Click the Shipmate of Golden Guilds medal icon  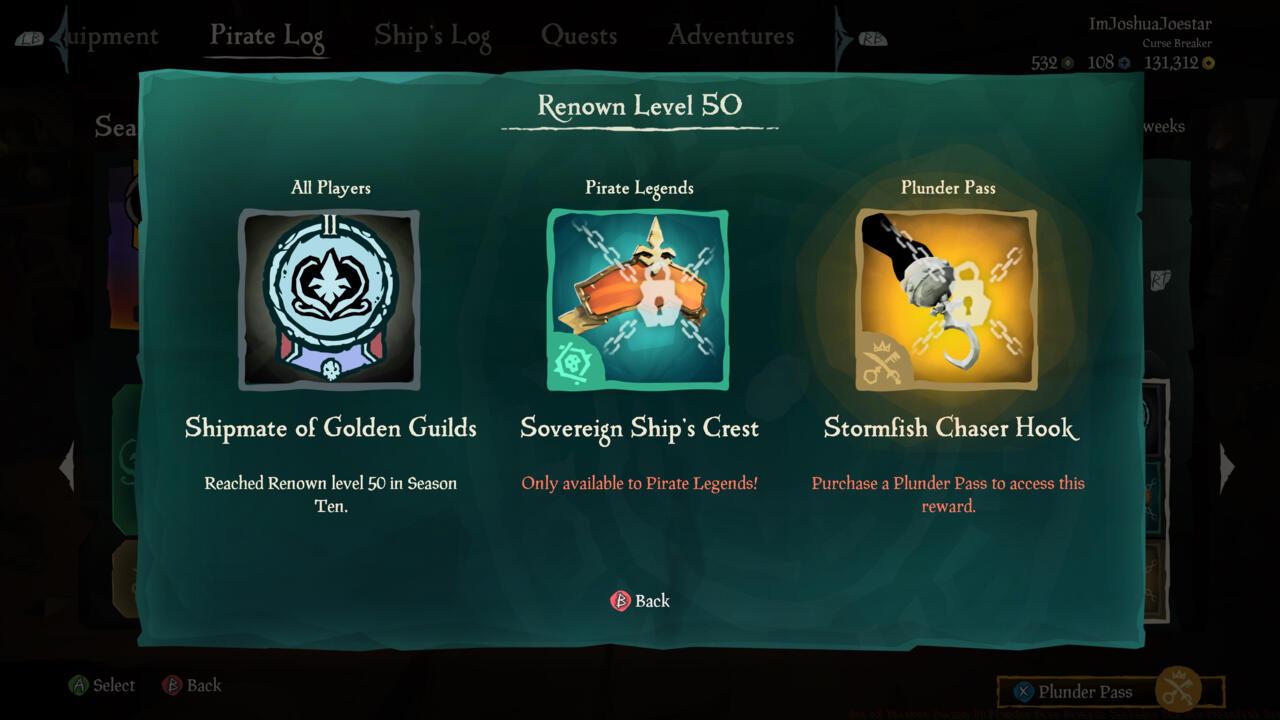coord(328,300)
